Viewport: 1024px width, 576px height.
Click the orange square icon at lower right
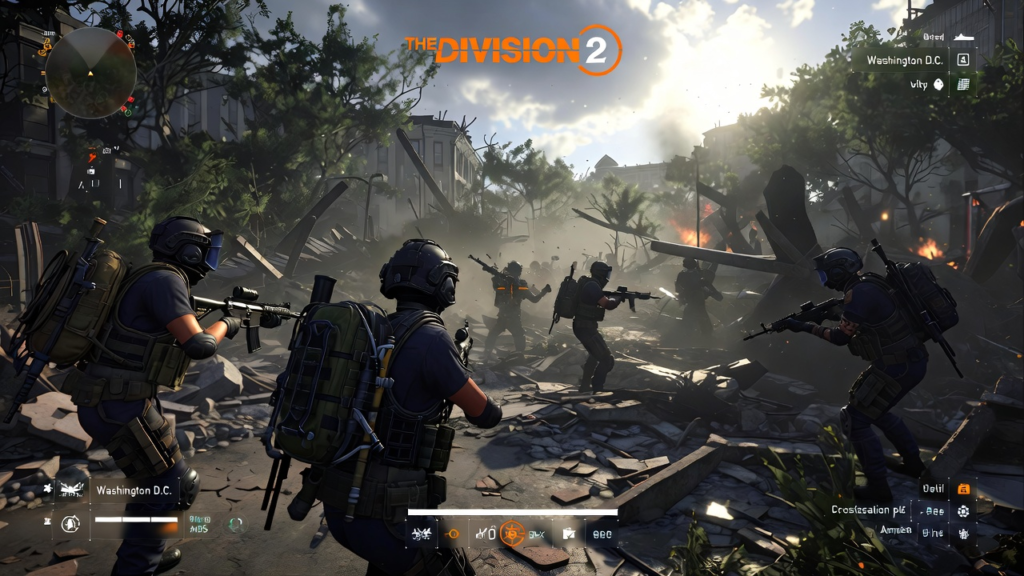[x=963, y=489]
